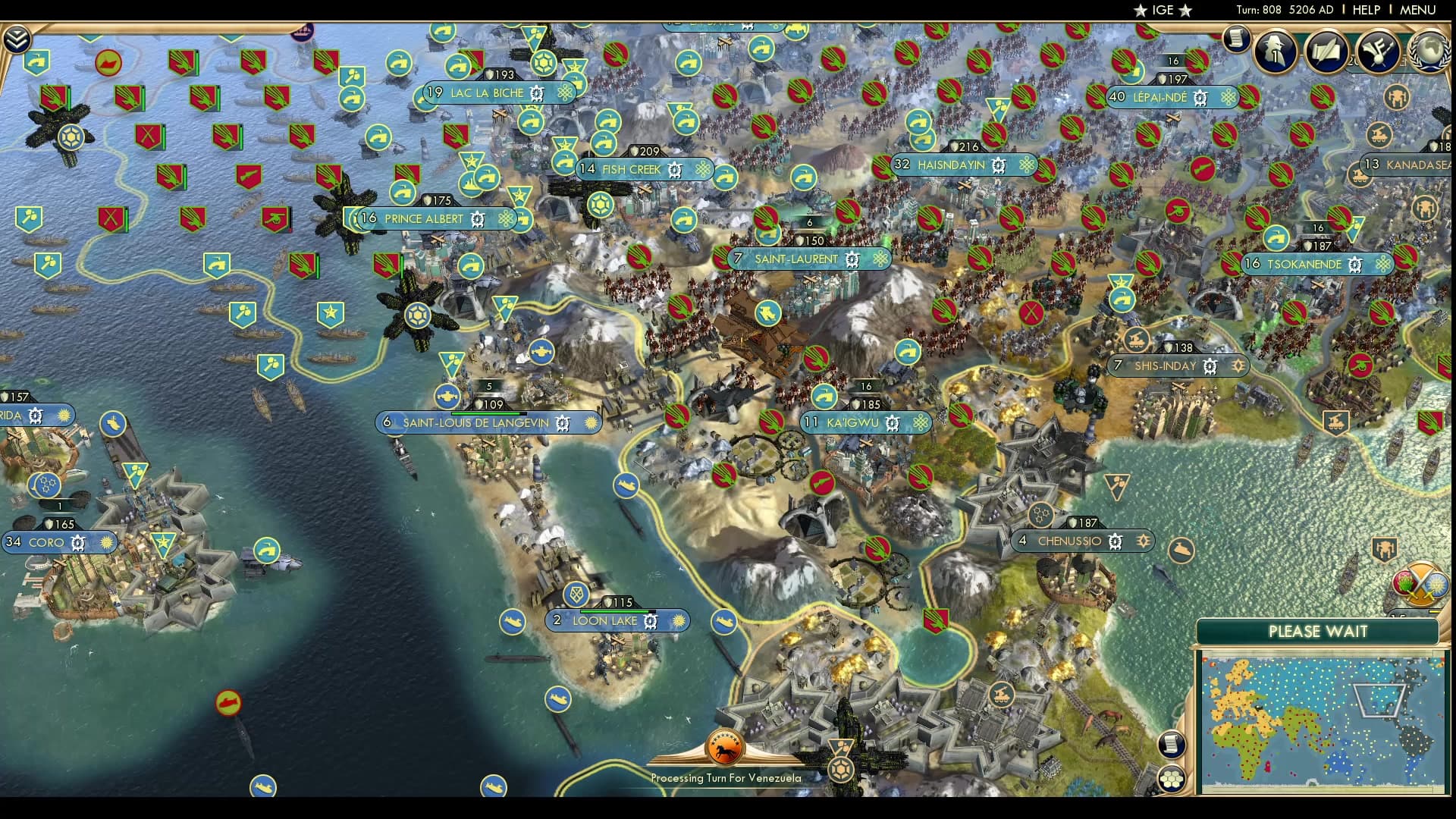Click the hex grid icon beside the minimap
The height and width of the screenshot is (819, 1456).
1172,780
